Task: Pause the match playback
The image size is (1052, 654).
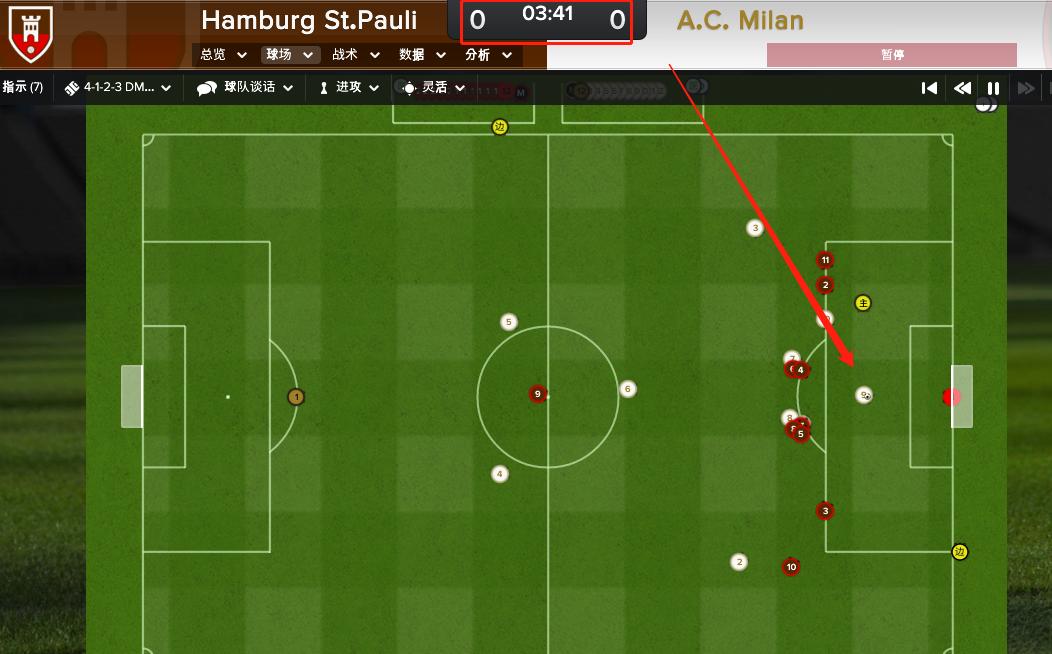Action: (x=994, y=88)
